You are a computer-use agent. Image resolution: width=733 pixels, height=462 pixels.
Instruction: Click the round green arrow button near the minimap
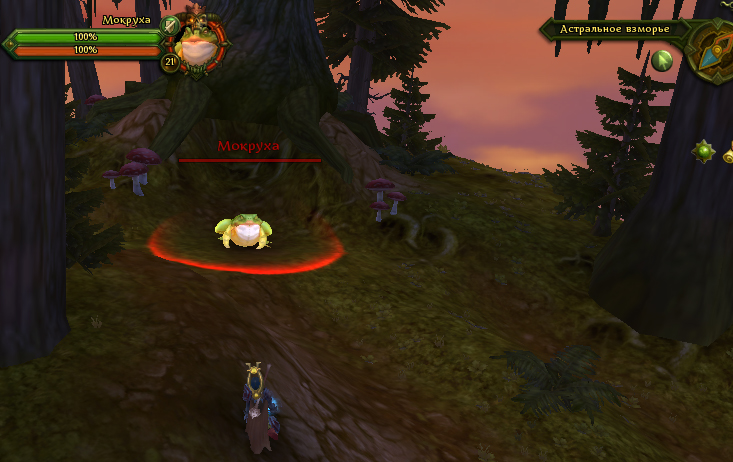(662, 61)
